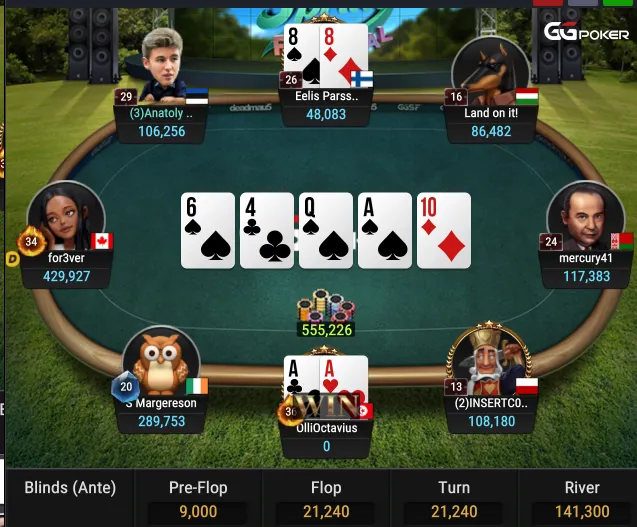Jump to the Pre-Flop street
The width and height of the screenshot is (637, 527).
click(196, 498)
